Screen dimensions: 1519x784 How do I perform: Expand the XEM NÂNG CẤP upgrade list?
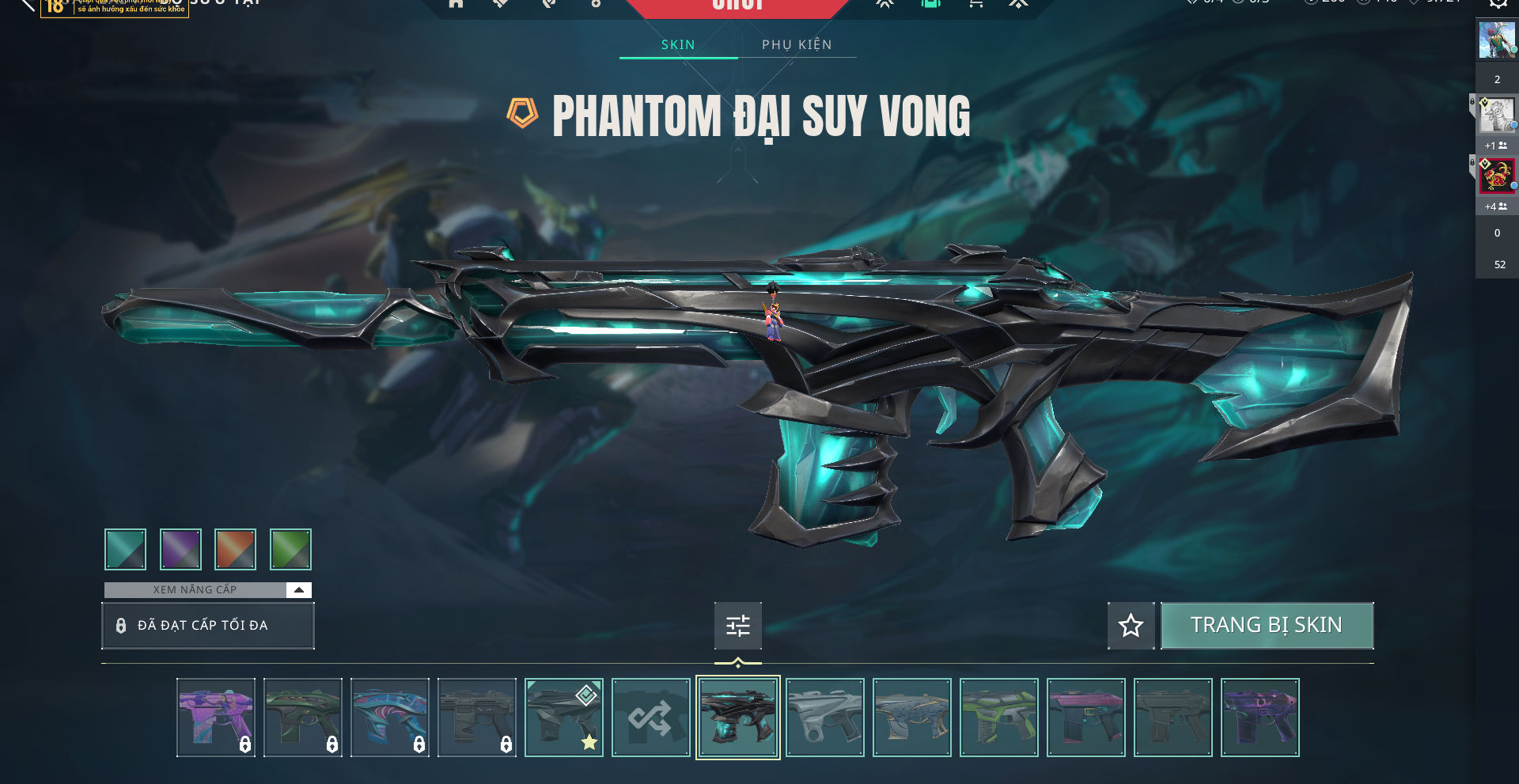tap(298, 589)
